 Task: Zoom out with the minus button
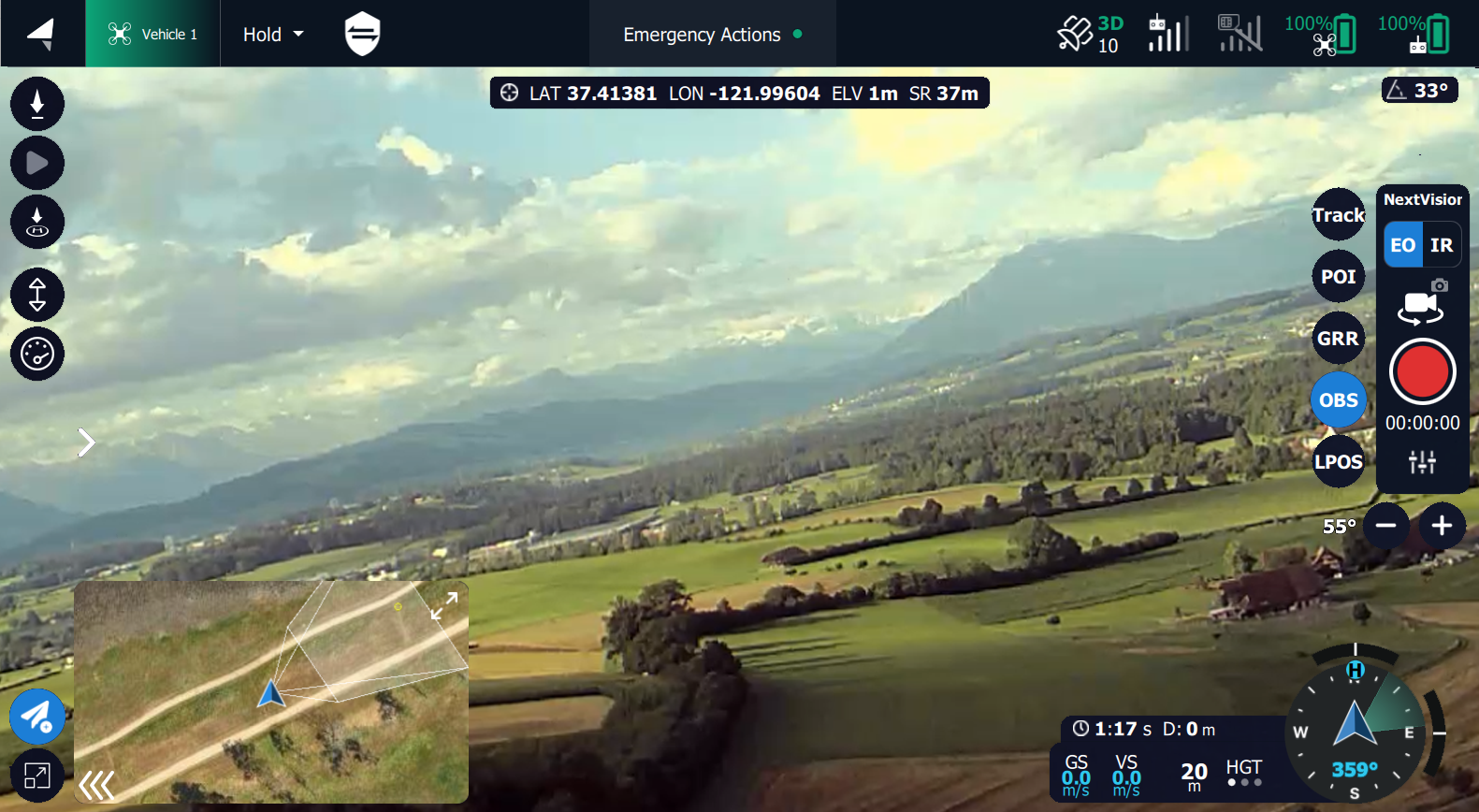click(x=1386, y=526)
